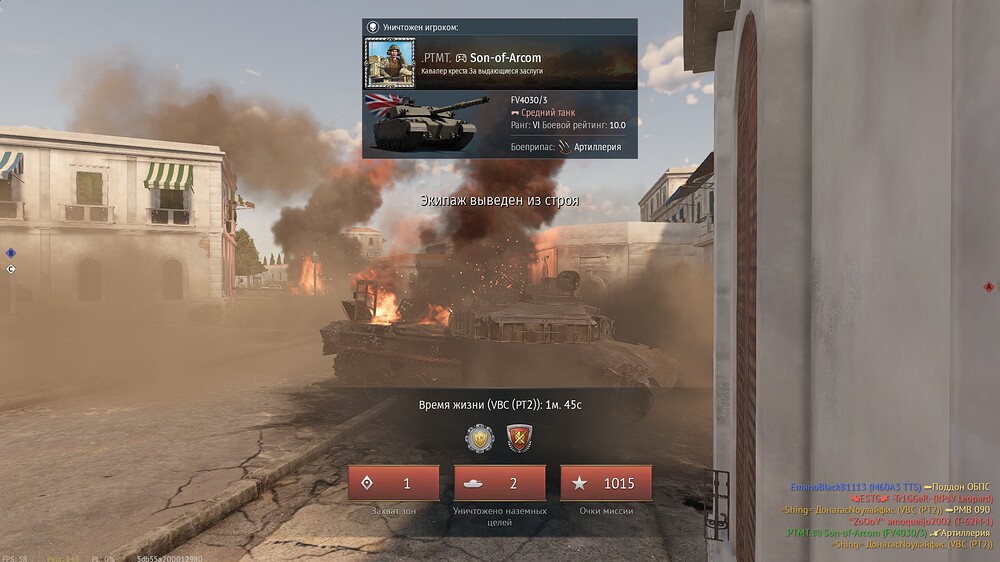The height and width of the screenshot is (562, 1000).
Task: Click the red shield crossed-weapons award
Action: click(x=519, y=438)
